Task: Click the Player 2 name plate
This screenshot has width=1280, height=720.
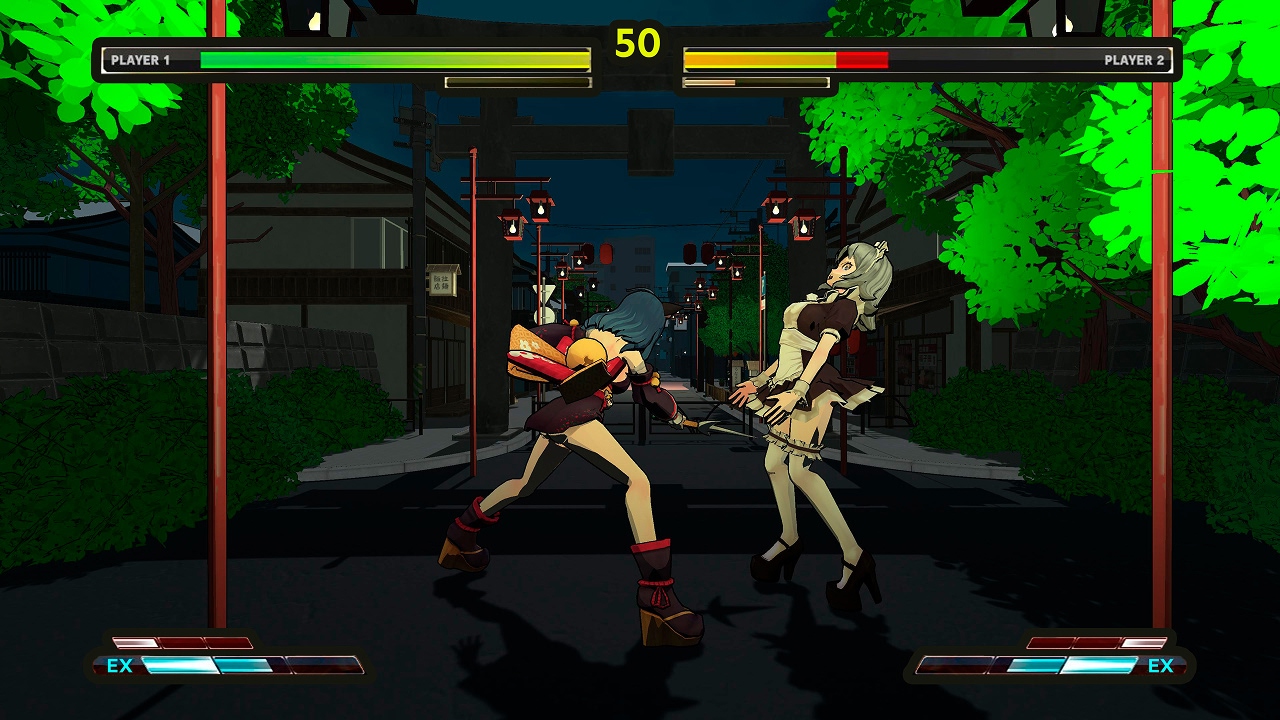Action: tap(1135, 59)
